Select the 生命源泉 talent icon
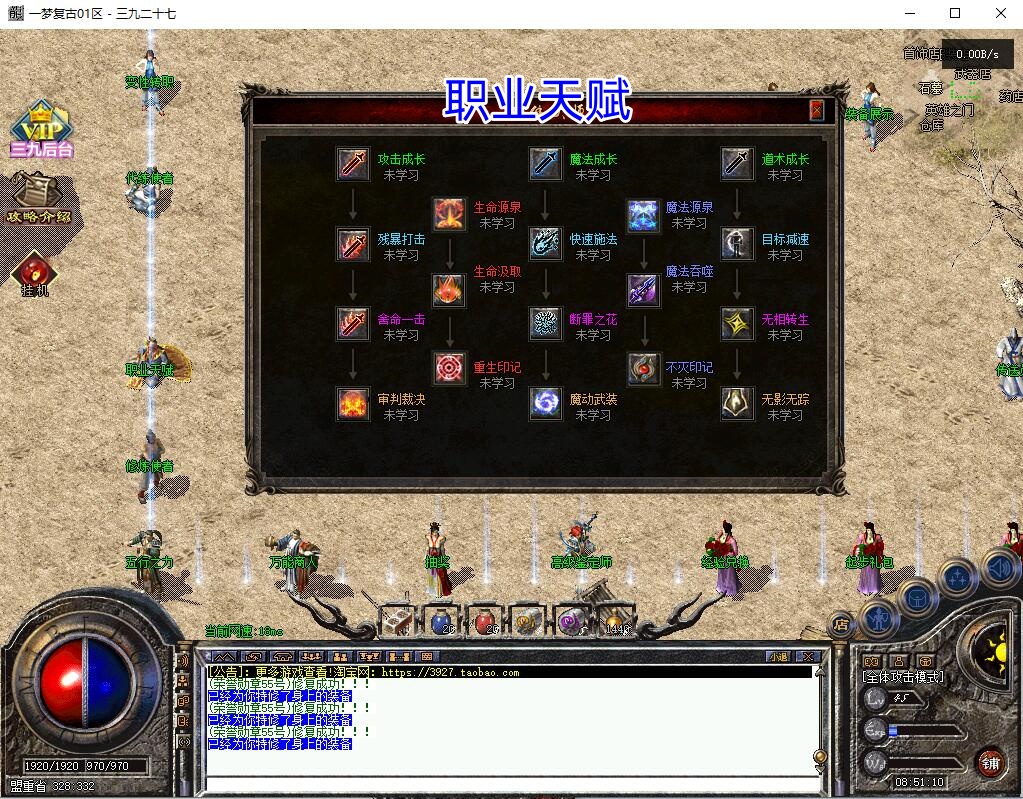 click(x=449, y=213)
